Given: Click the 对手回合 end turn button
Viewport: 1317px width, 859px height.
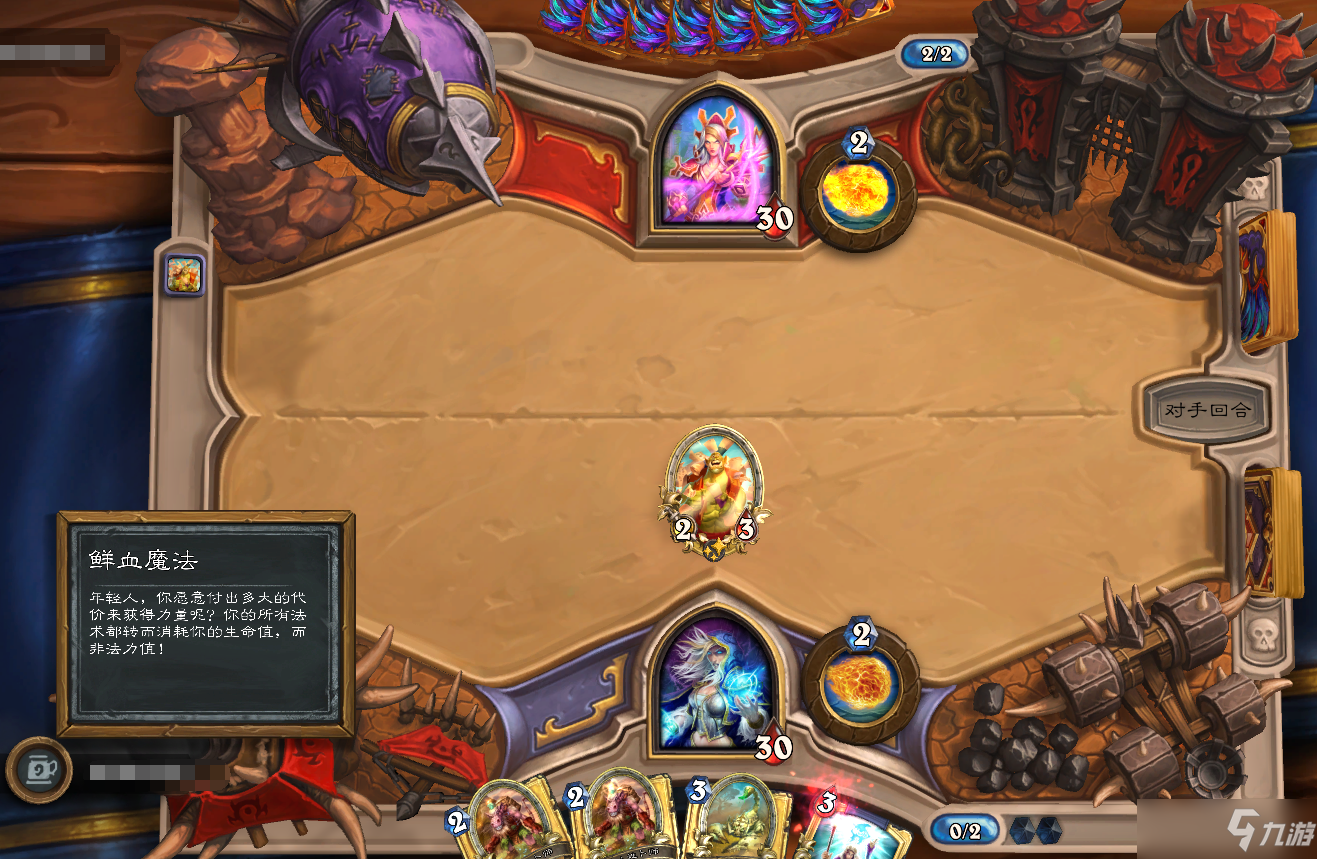Looking at the screenshot, I should click(x=1206, y=409).
